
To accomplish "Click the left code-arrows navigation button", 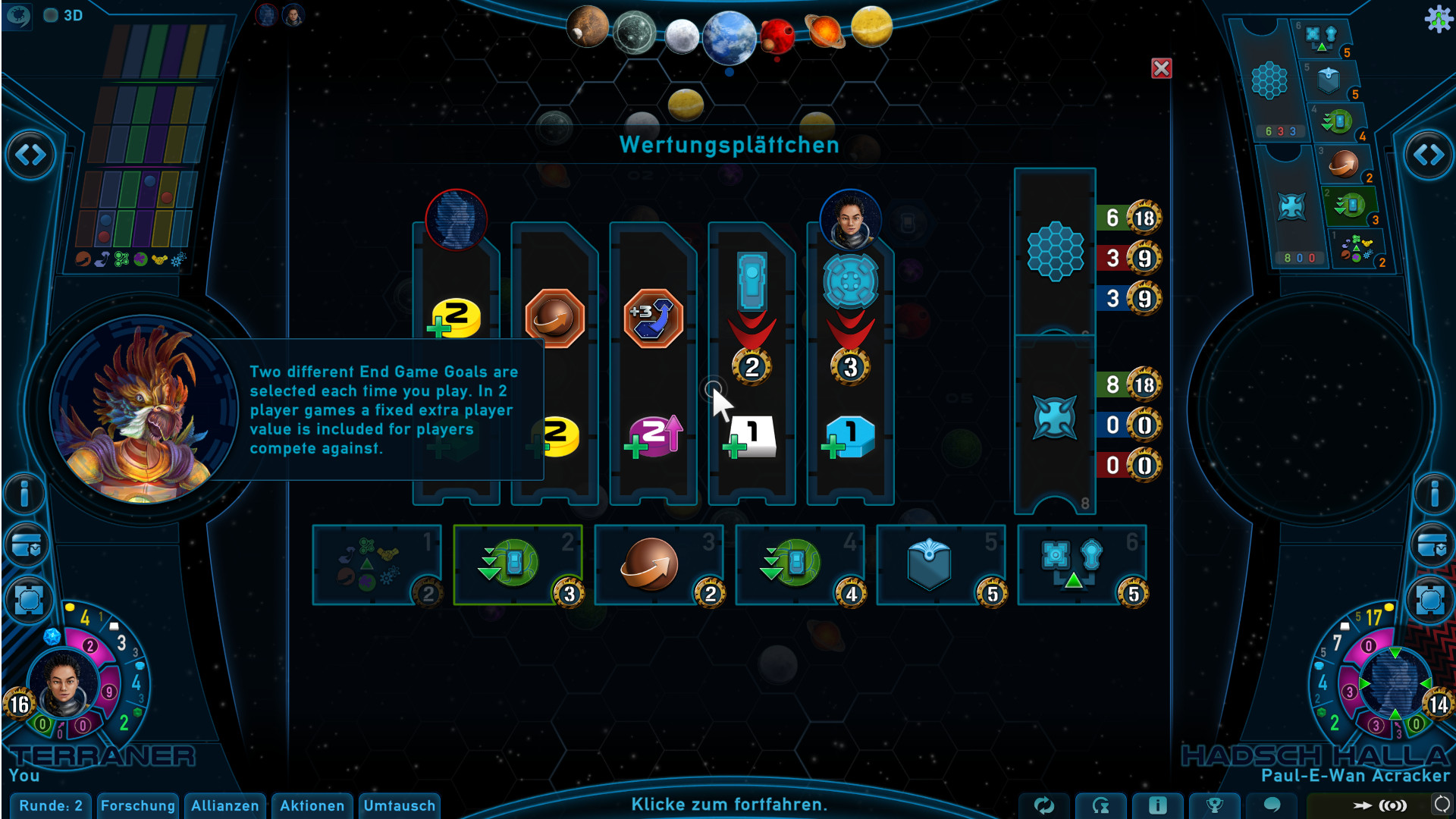I will tap(30, 155).
